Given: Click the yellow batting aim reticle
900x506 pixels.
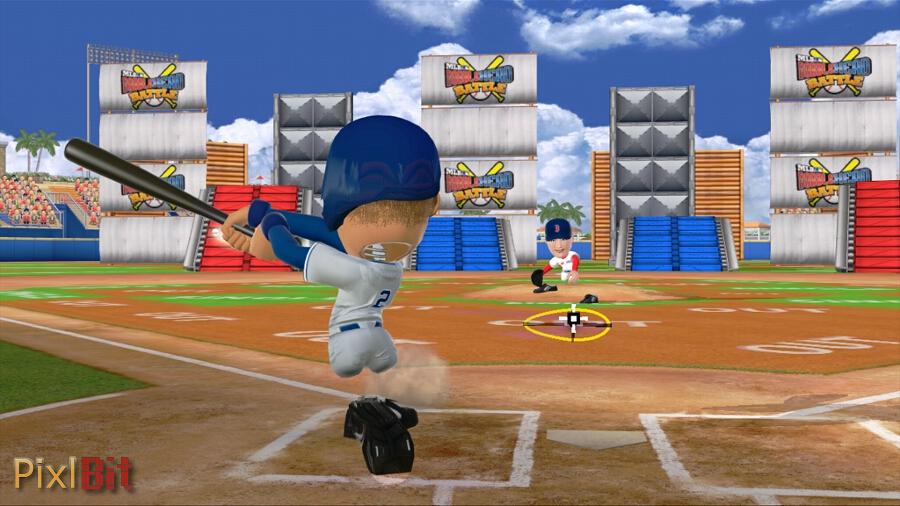Looking at the screenshot, I should (x=571, y=322).
